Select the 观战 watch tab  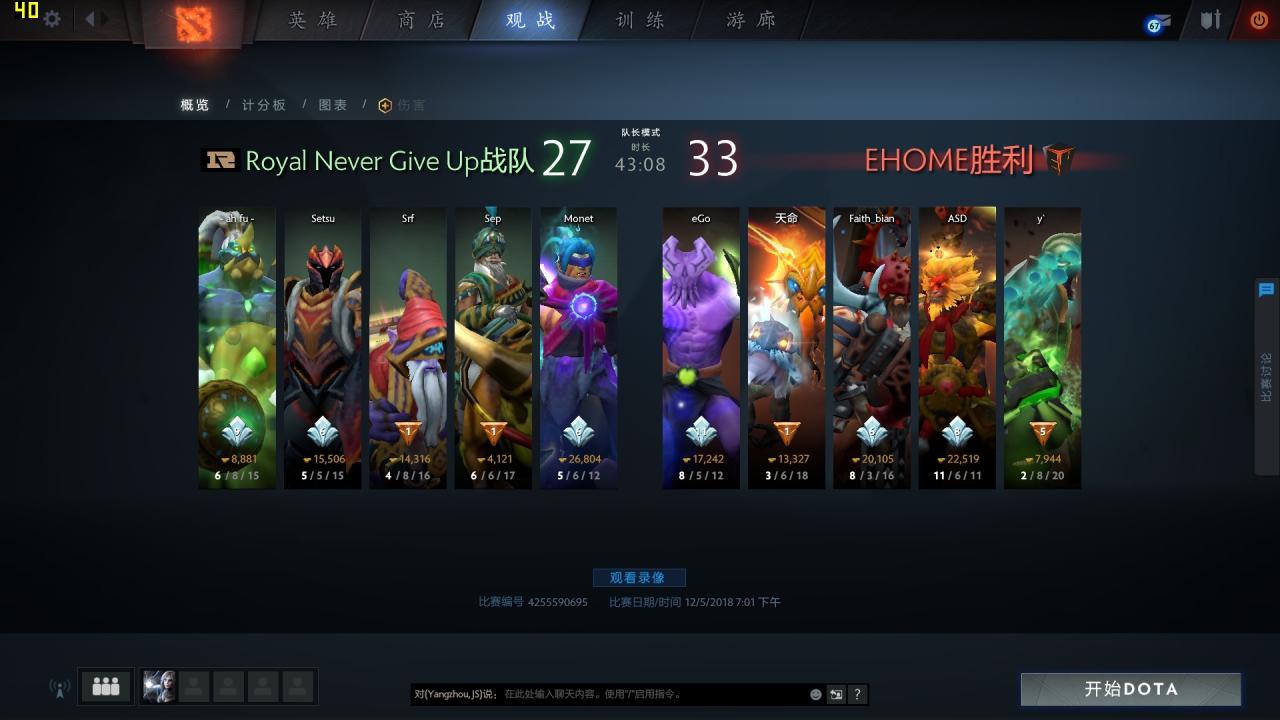(530, 20)
